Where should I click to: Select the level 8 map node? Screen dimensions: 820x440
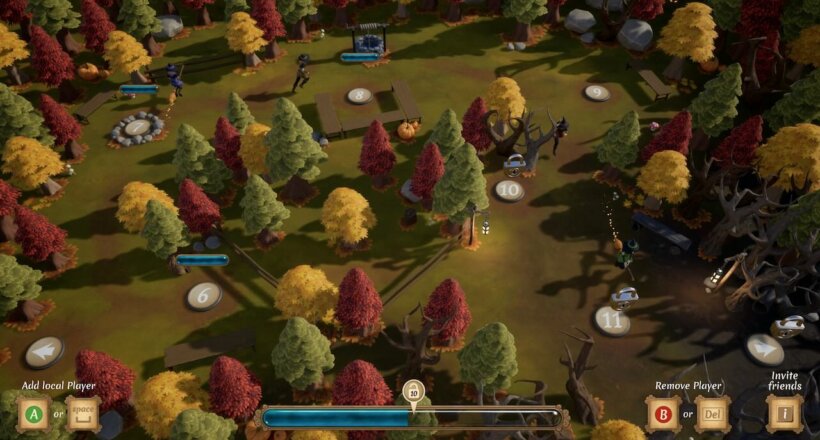(359, 96)
